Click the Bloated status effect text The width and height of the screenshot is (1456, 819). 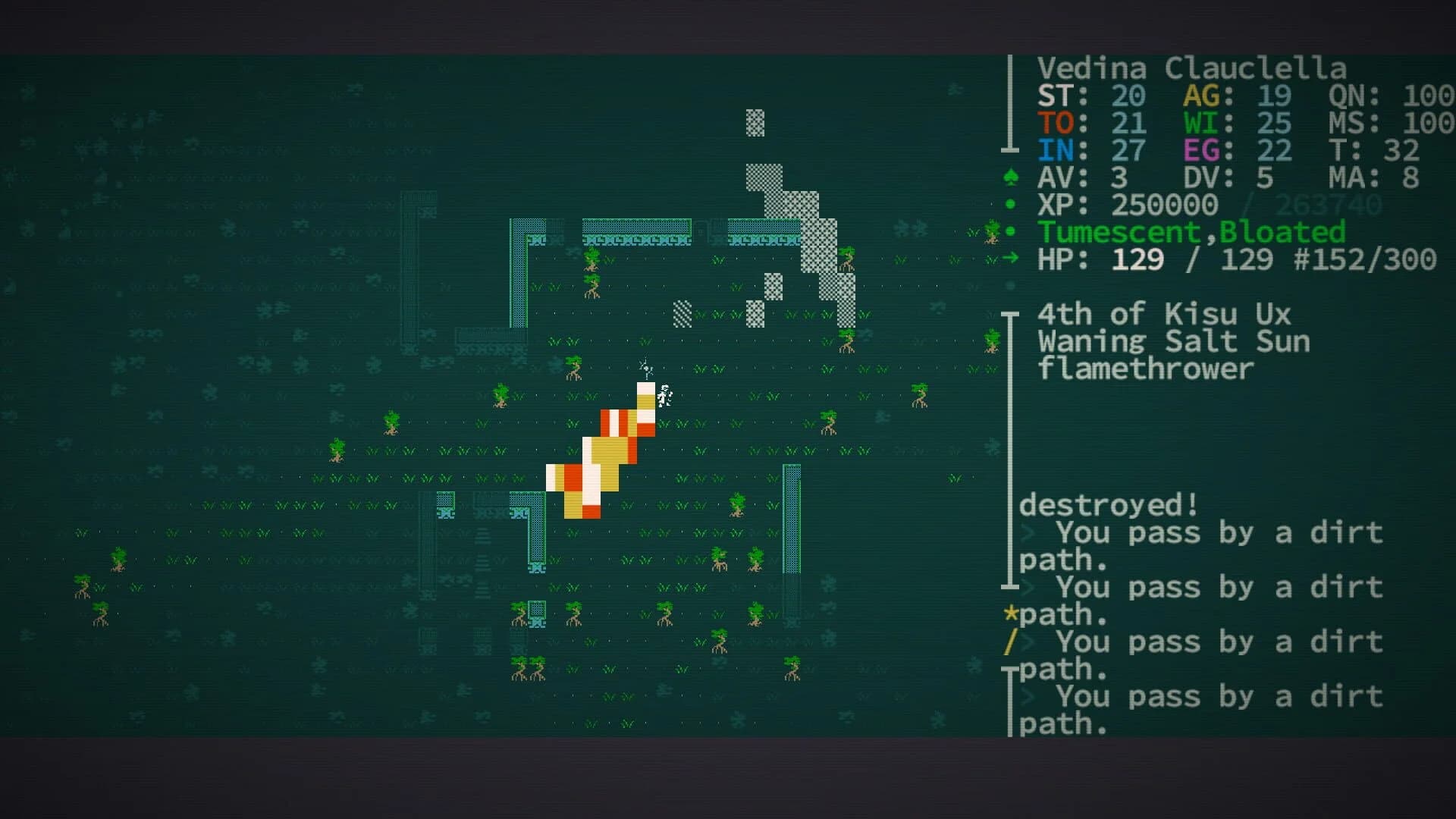tap(1282, 232)
